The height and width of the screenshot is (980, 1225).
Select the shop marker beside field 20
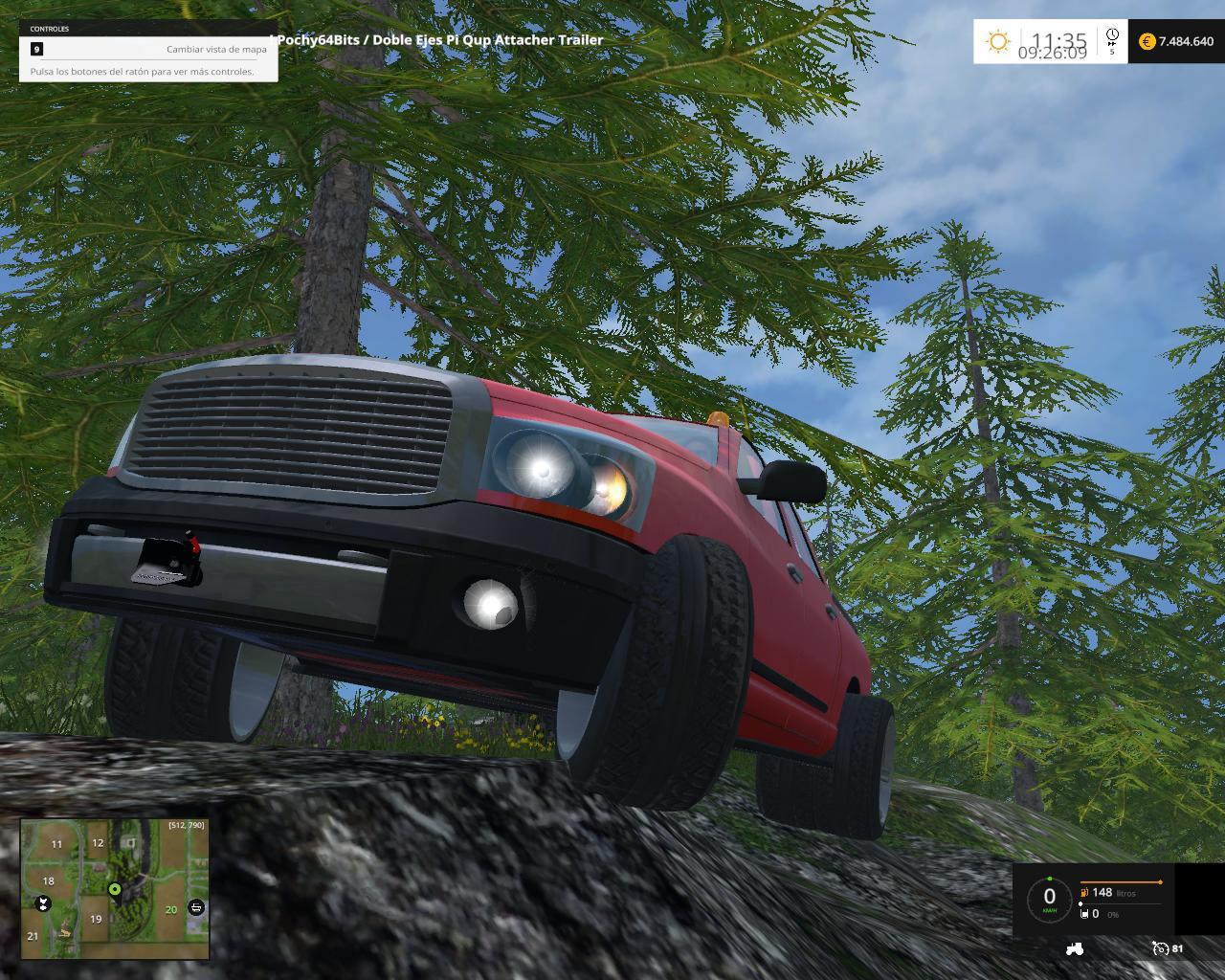click(196, 906)
